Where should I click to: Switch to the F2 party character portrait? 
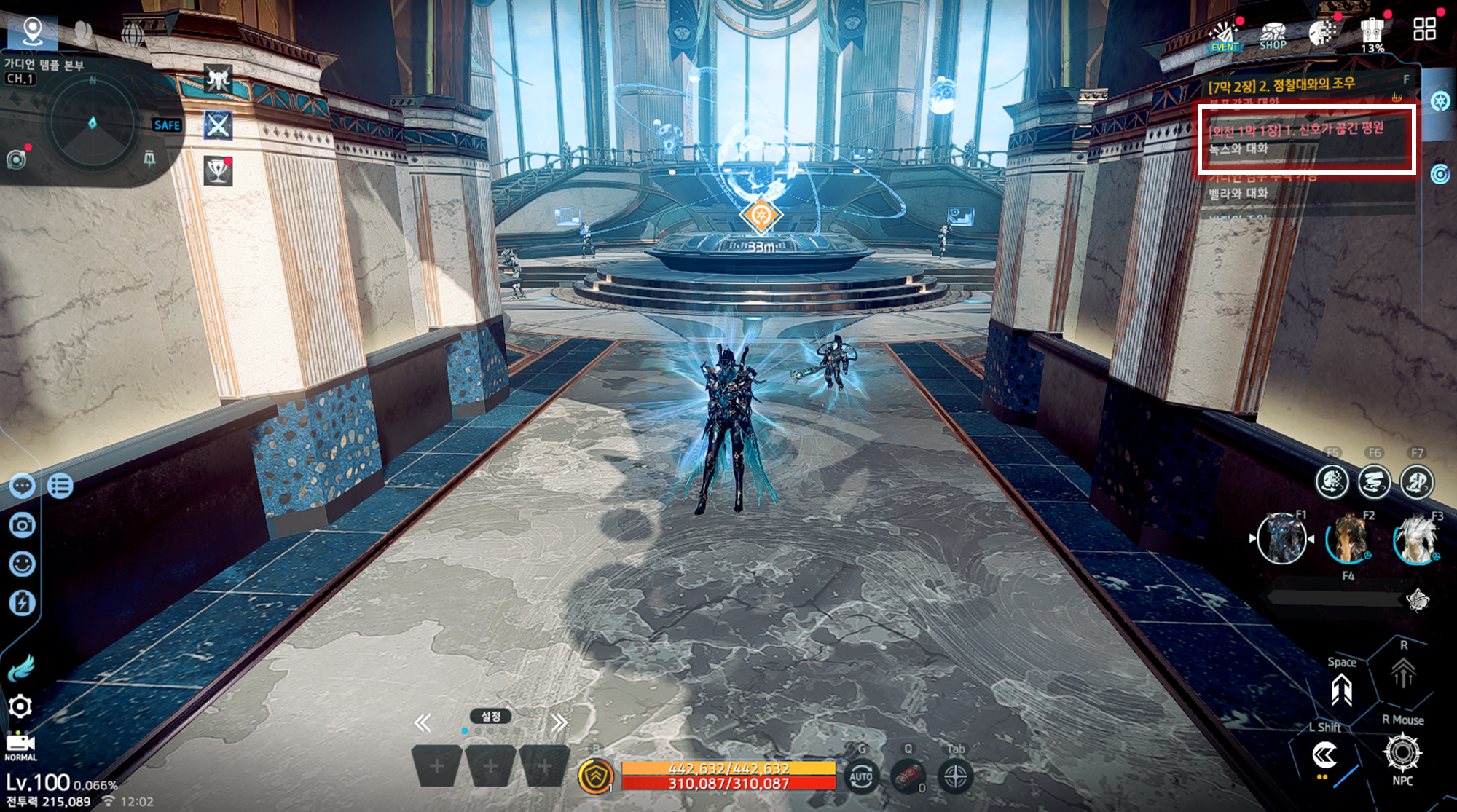[x=1348, y=540]
